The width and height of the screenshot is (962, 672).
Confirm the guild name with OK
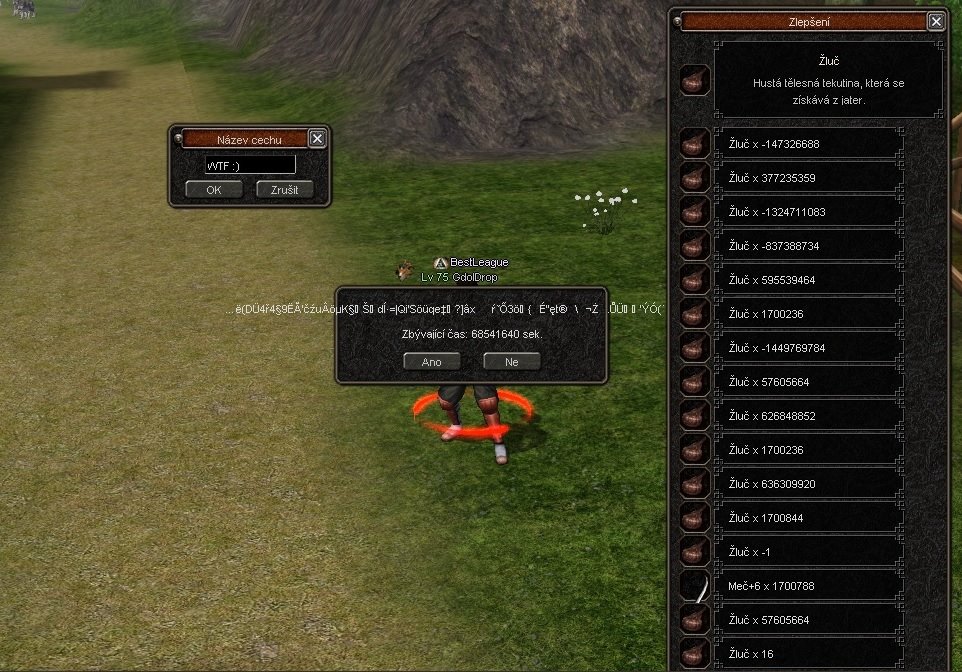pos(214,190)
